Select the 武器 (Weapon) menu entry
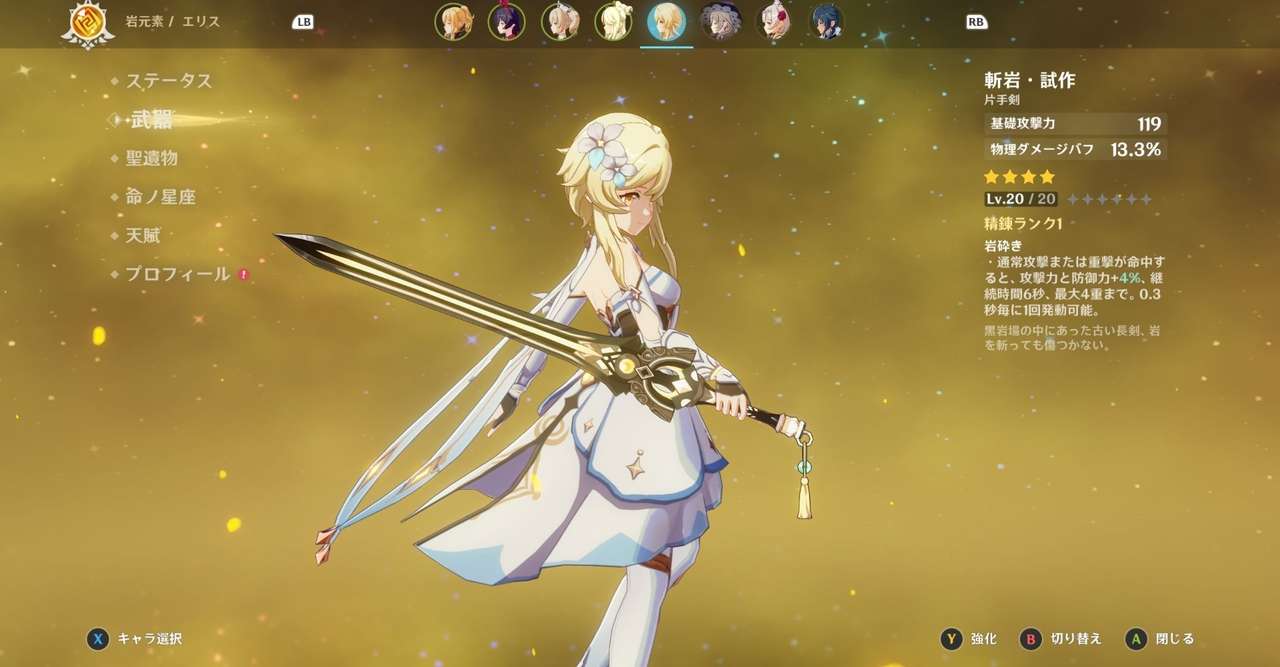The image size is (1280, 667). 151,120
